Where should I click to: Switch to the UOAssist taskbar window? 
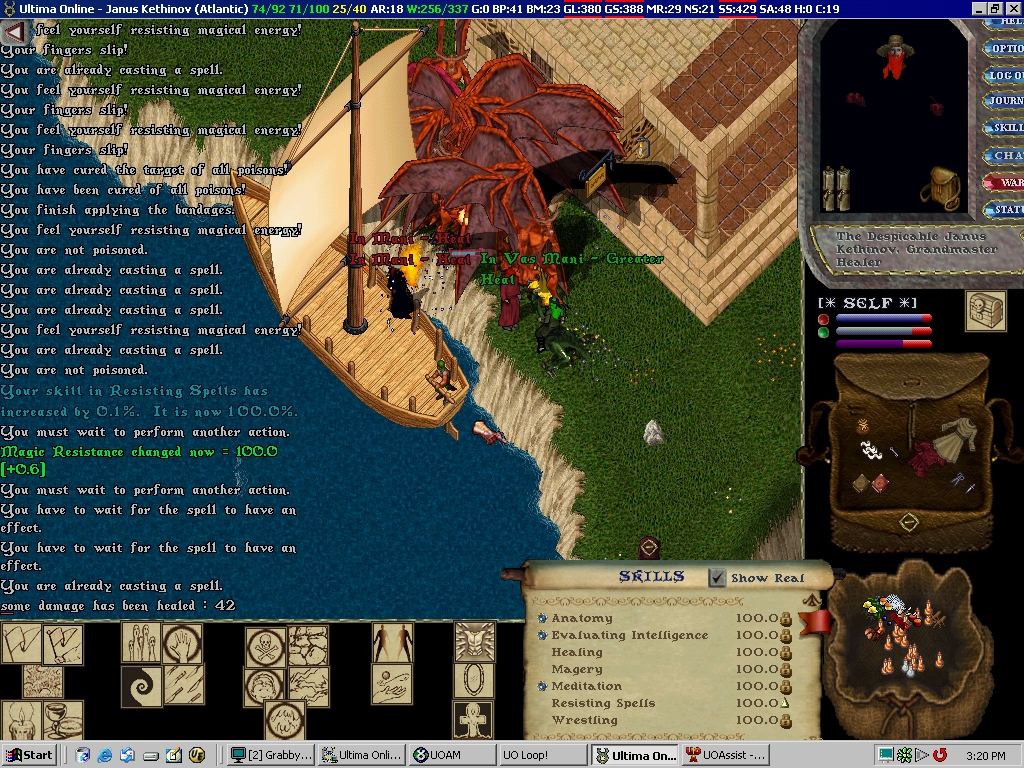(x=725, y=755)
